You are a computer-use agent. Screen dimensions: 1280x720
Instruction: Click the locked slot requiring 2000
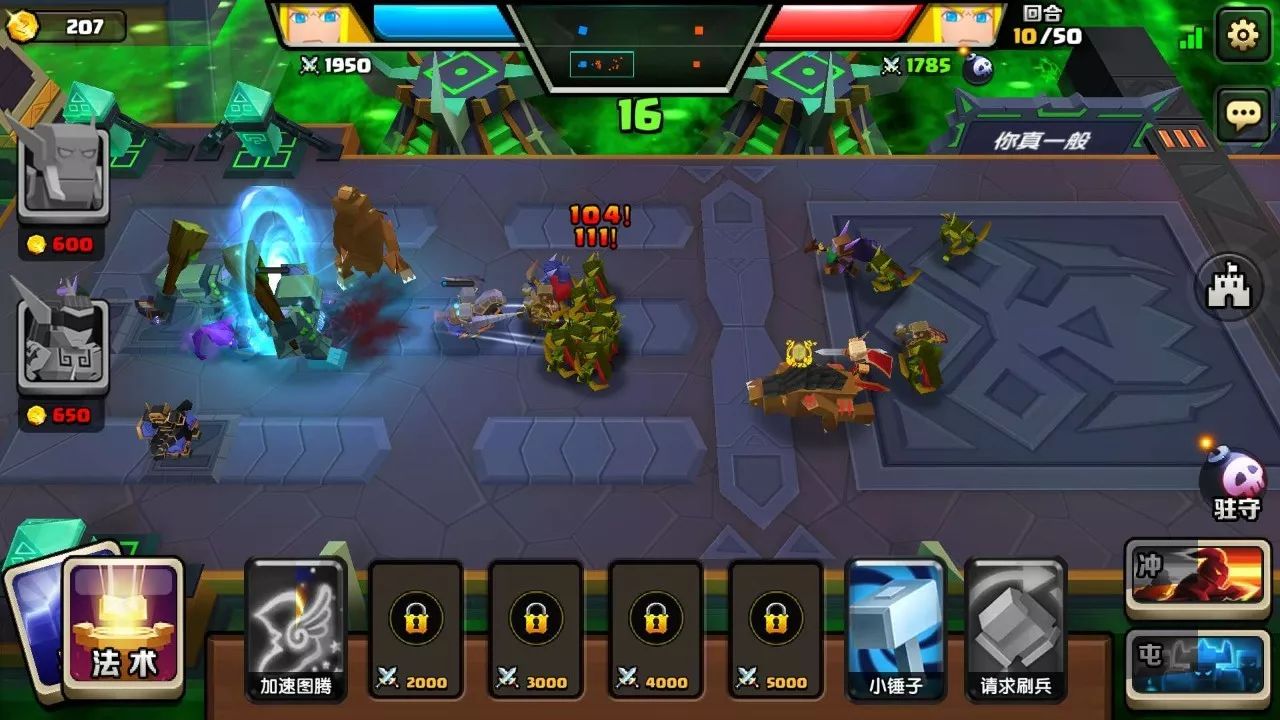click(x=416, y=628)
